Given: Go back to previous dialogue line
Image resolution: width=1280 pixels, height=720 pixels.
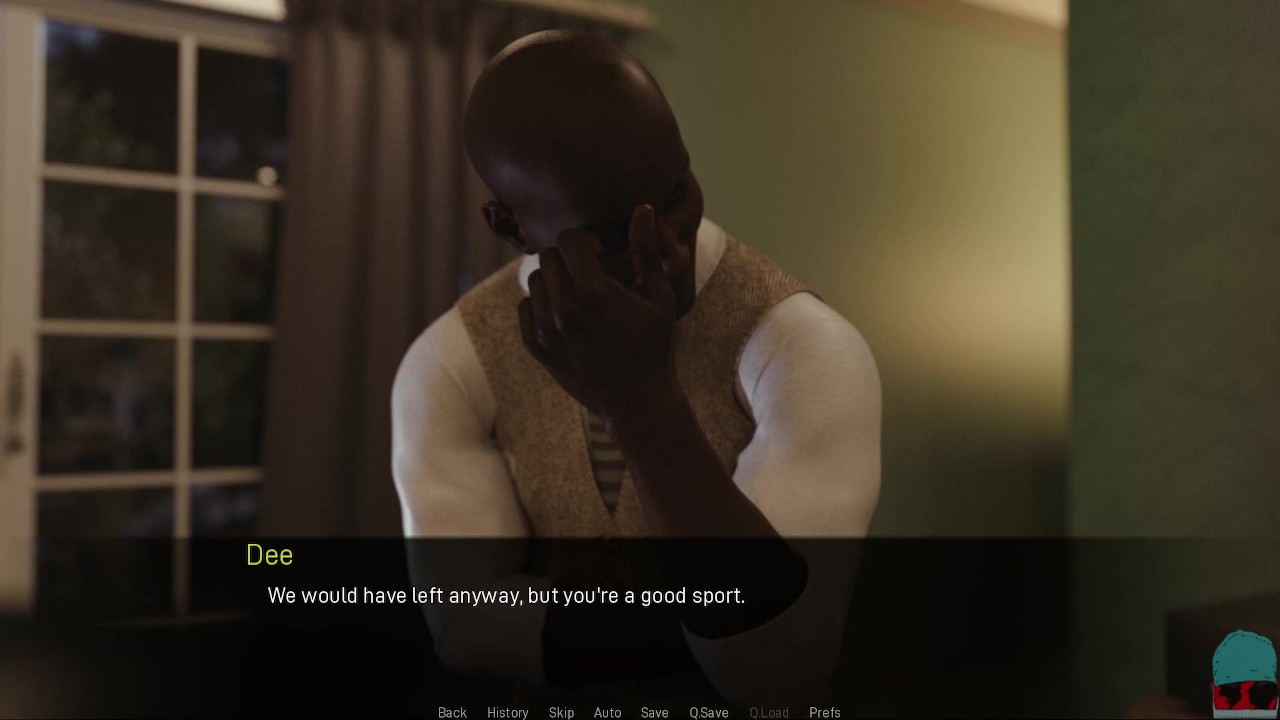Looking at the screenshot, I should (452, 712).
